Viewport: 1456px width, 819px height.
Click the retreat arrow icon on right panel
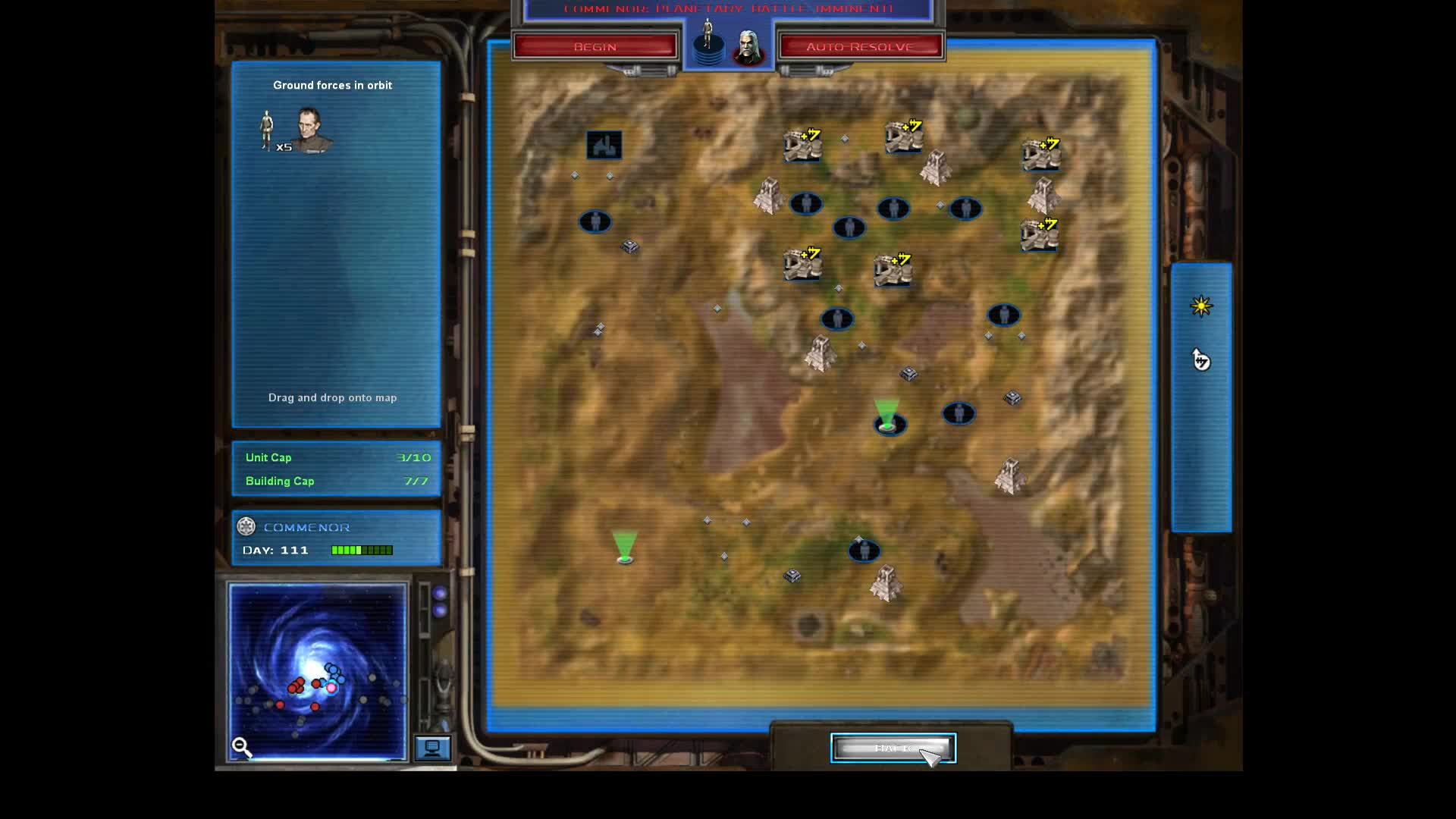point(1202,362)
